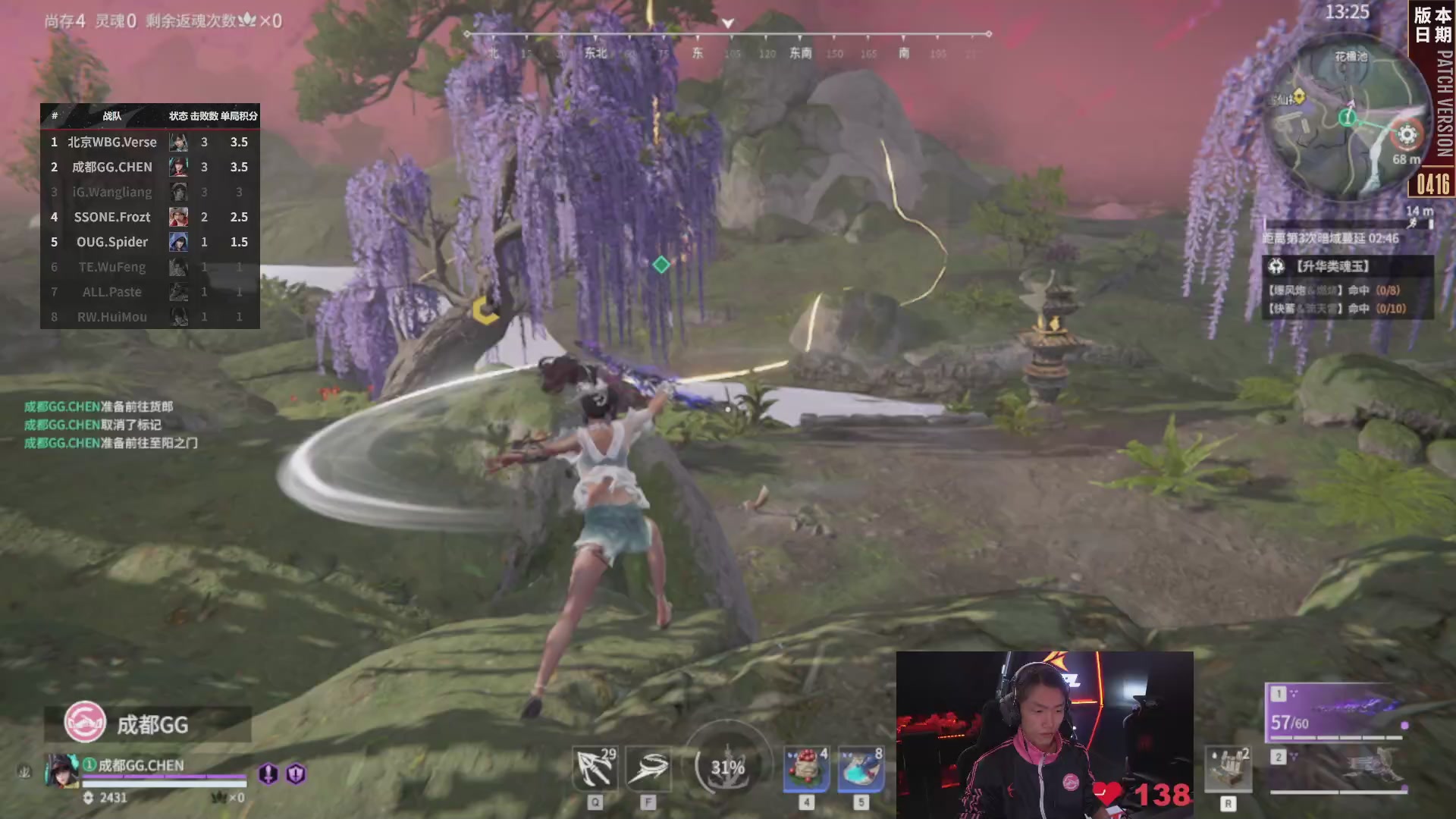Select the grappling hook skill icon

(x=595, y=769)
